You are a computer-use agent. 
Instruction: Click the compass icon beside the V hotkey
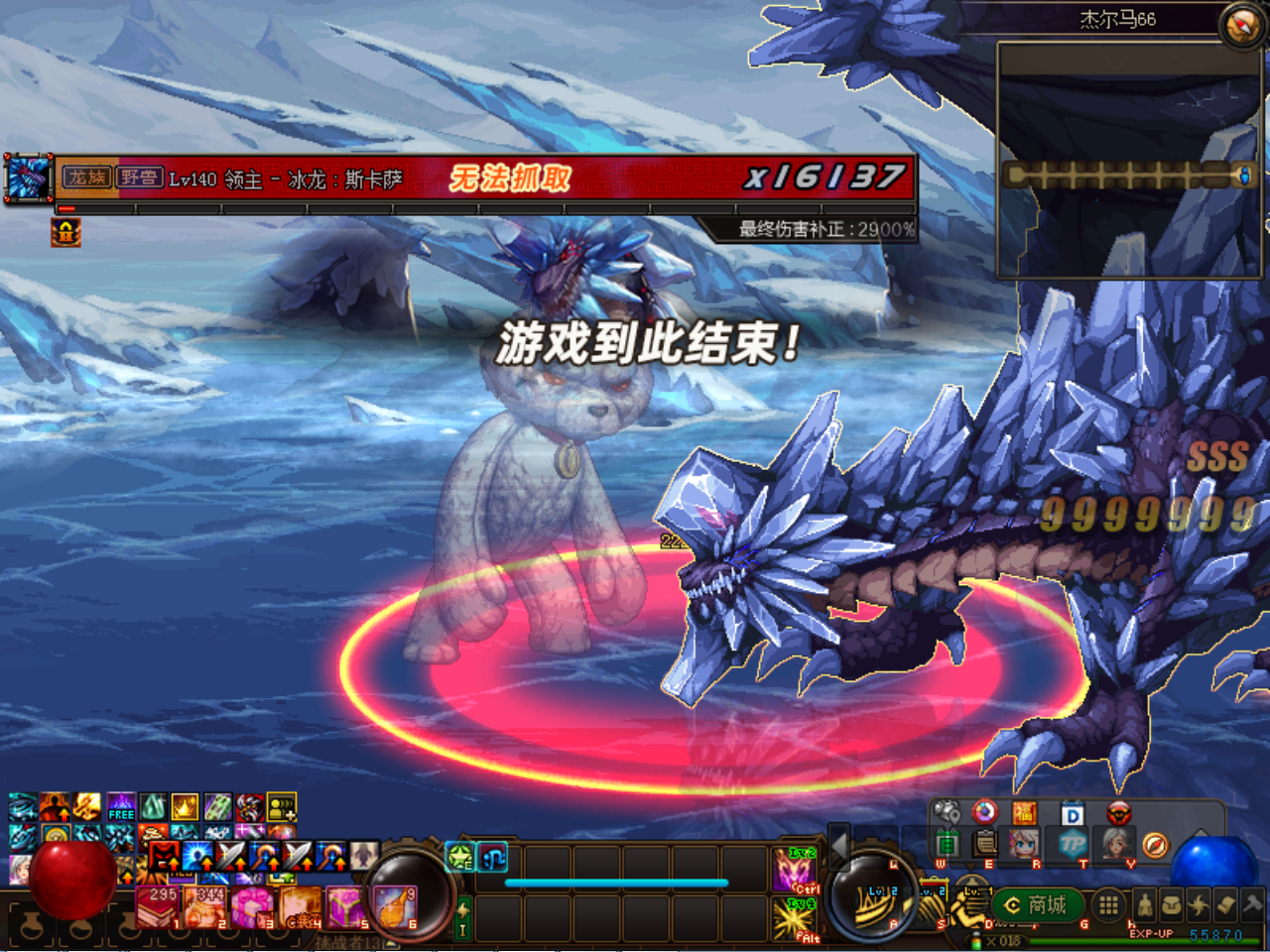pos(1156,845)
